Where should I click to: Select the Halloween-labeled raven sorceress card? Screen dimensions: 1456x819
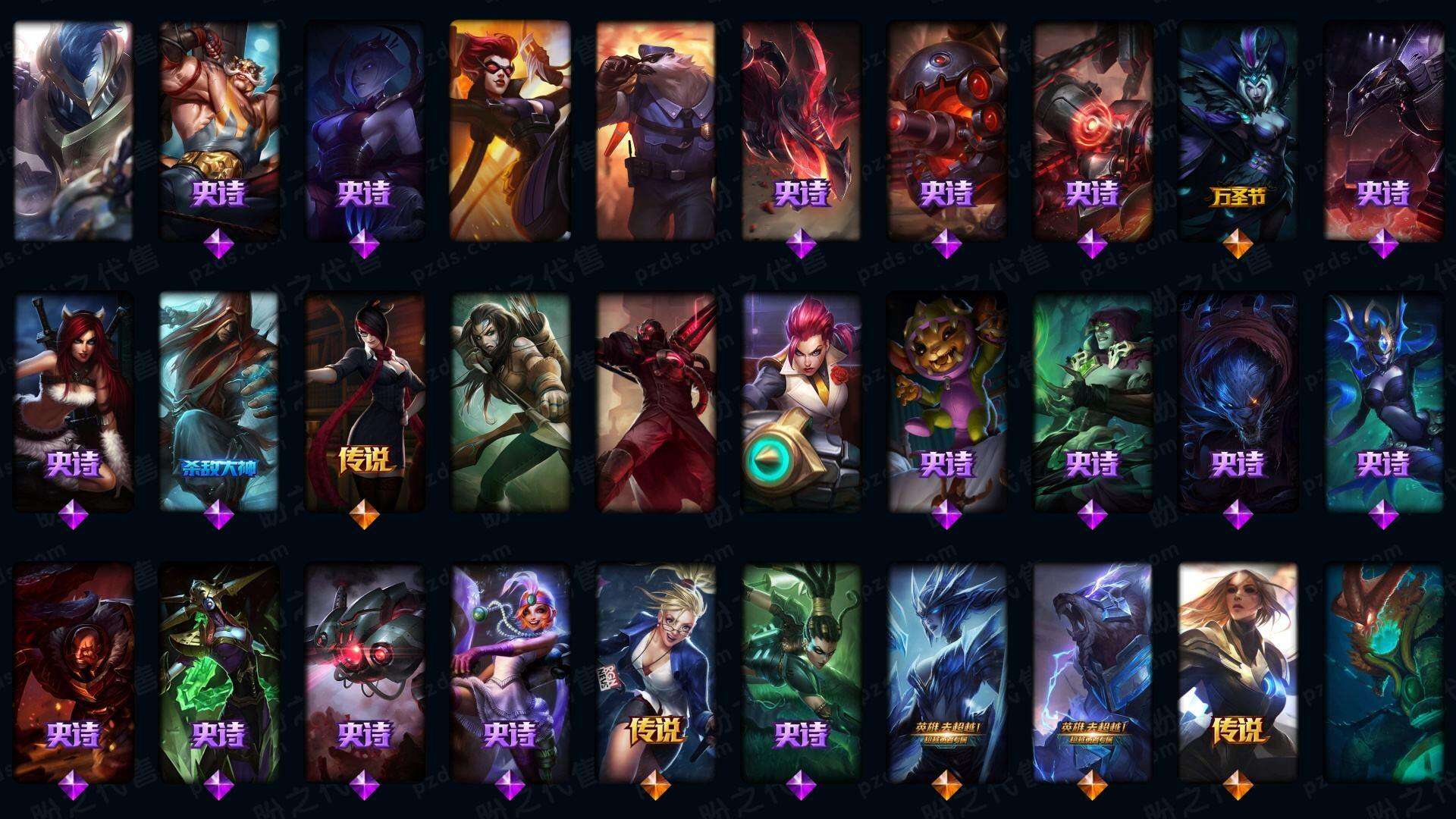pyautogui.click(x=1238, y=130)
